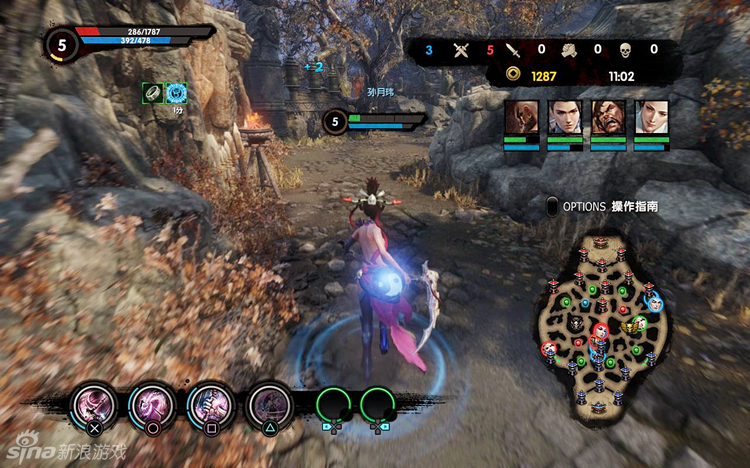750x468 pixels.
Task: Activate the cross-button skill icon
Action: click(93, 404)
